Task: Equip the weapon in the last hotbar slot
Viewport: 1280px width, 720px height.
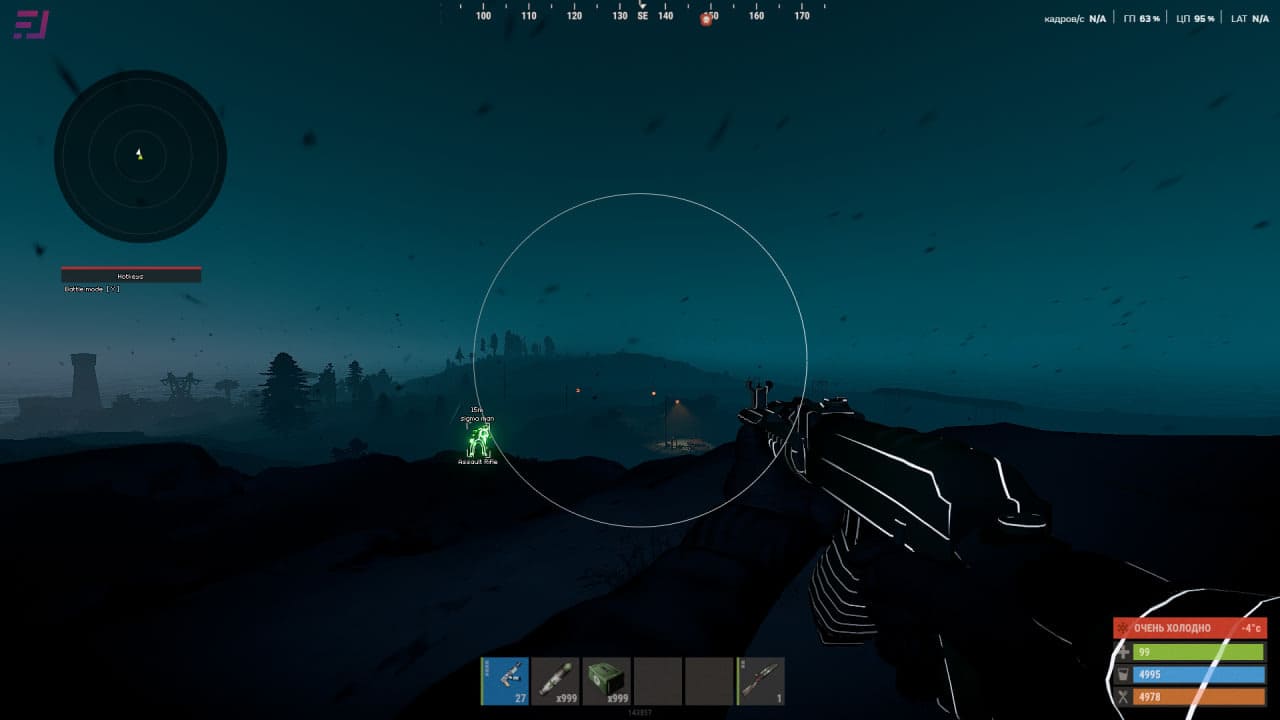Action: (761, 681)
